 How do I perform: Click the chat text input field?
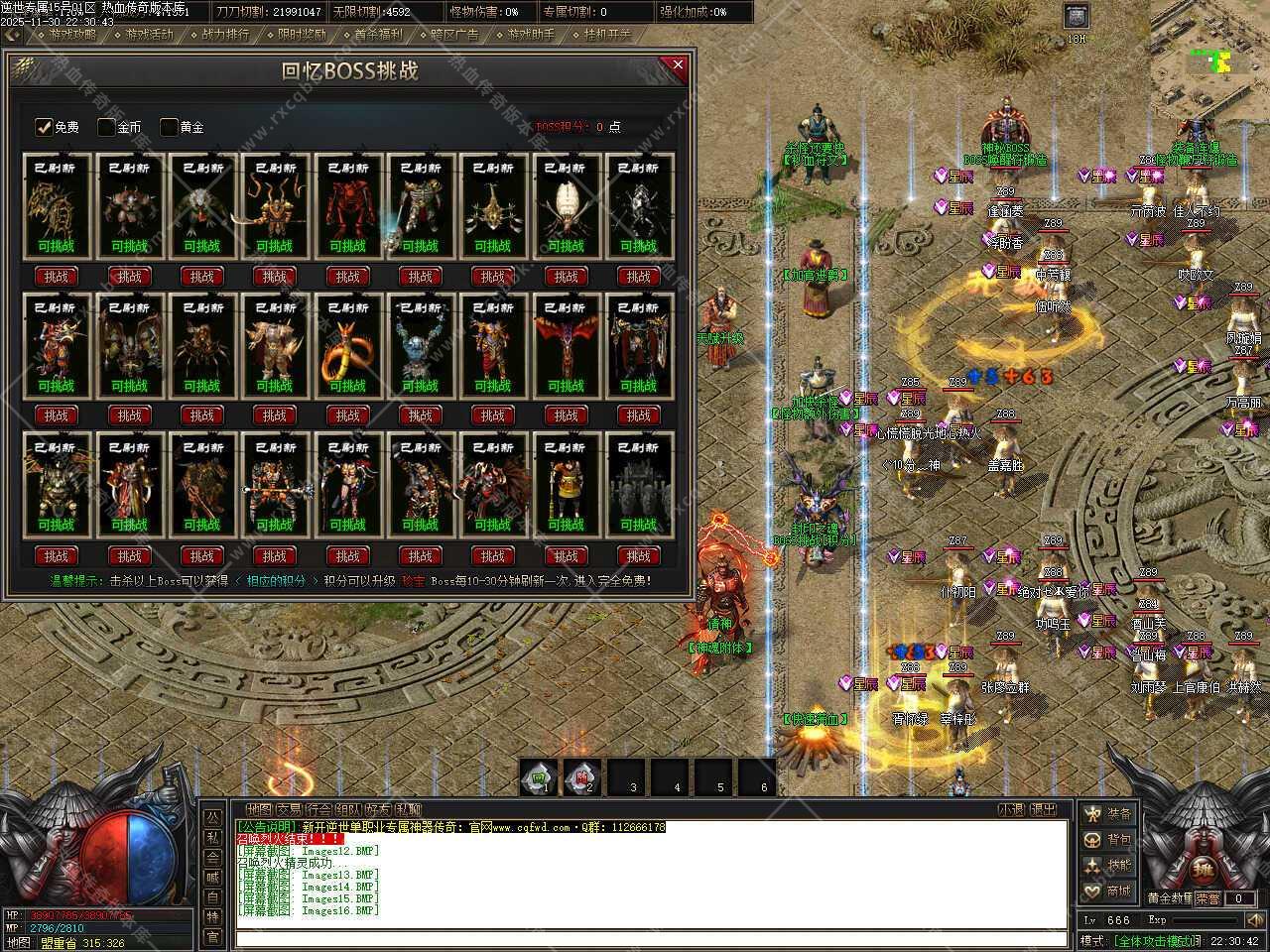650,938
